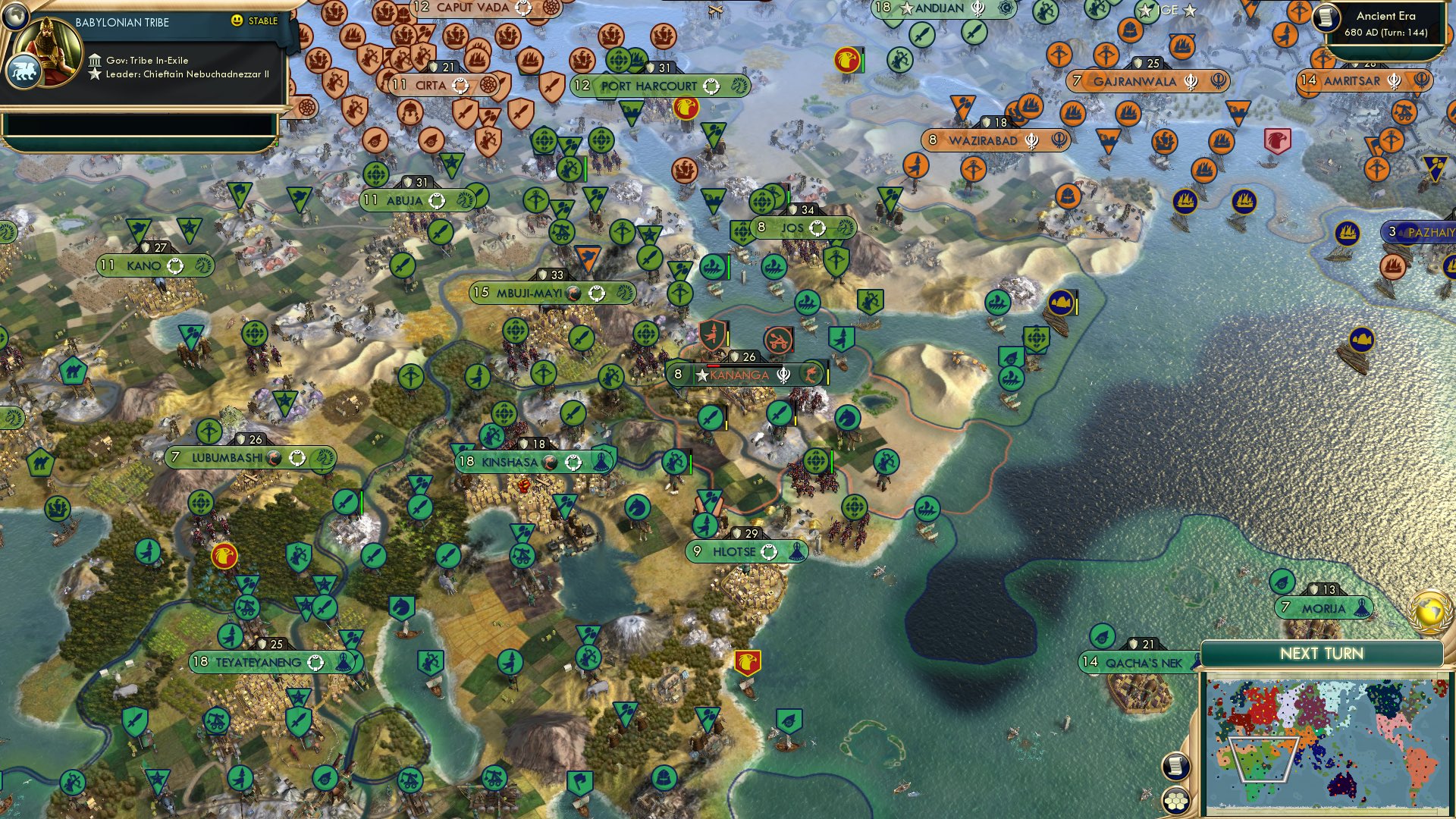
Task: Open the hex grid options beside the minimap
Action: pyautogui.click(x=1176, y=801)
